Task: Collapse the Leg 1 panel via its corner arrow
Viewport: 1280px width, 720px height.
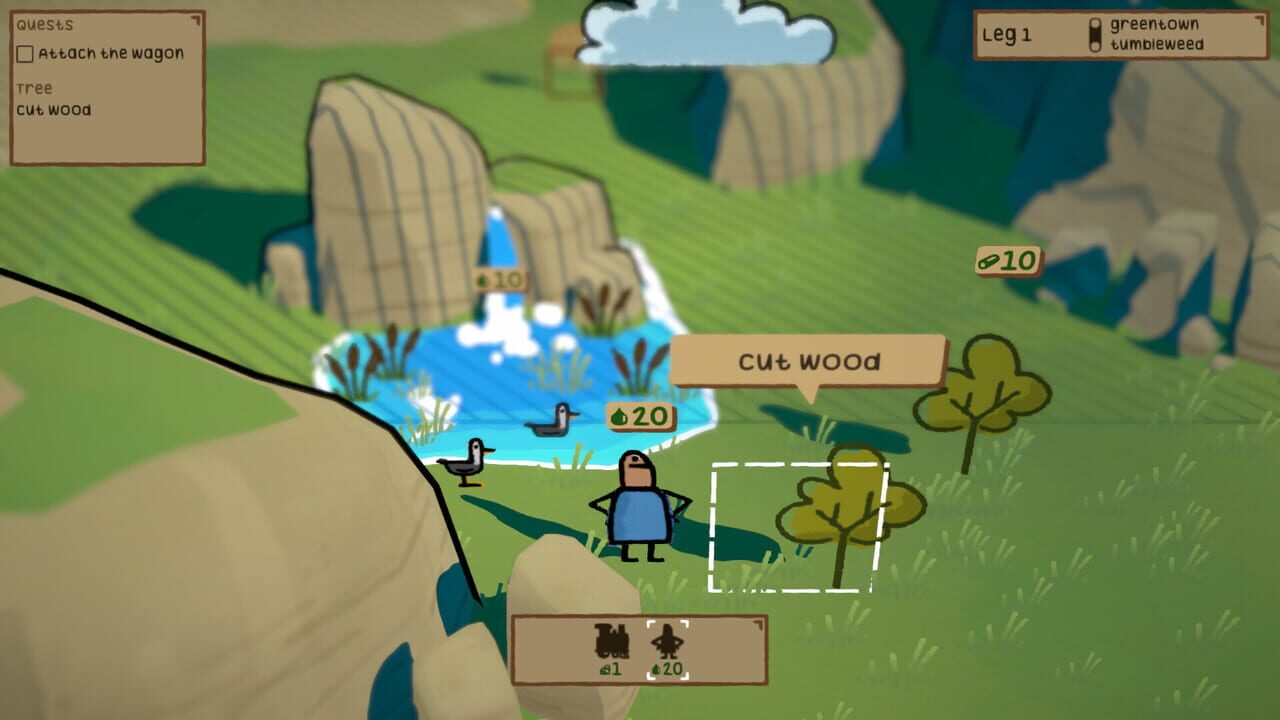Action: pos(1260,20)
